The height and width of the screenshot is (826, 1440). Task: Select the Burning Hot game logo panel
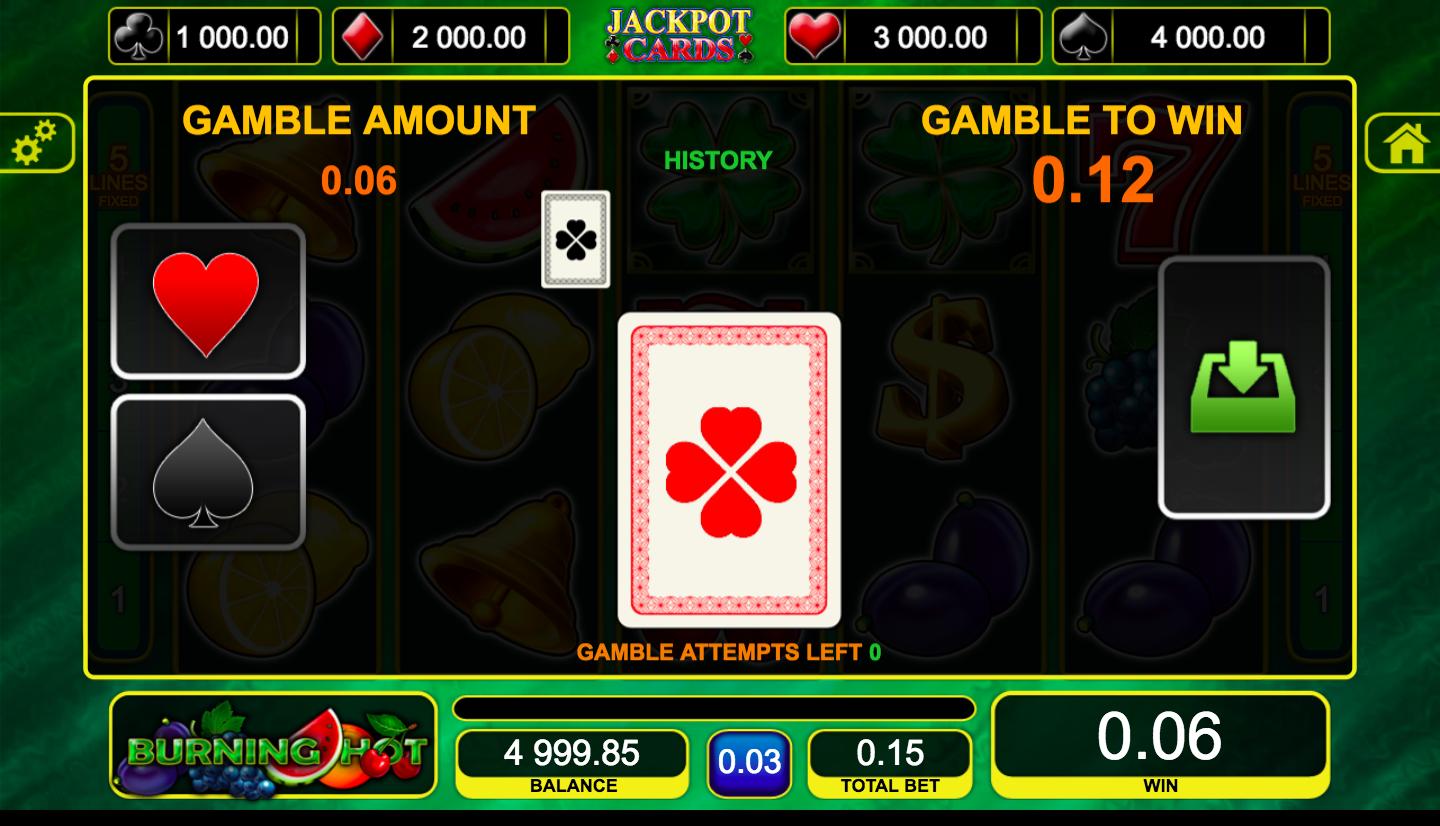[272, 745]
